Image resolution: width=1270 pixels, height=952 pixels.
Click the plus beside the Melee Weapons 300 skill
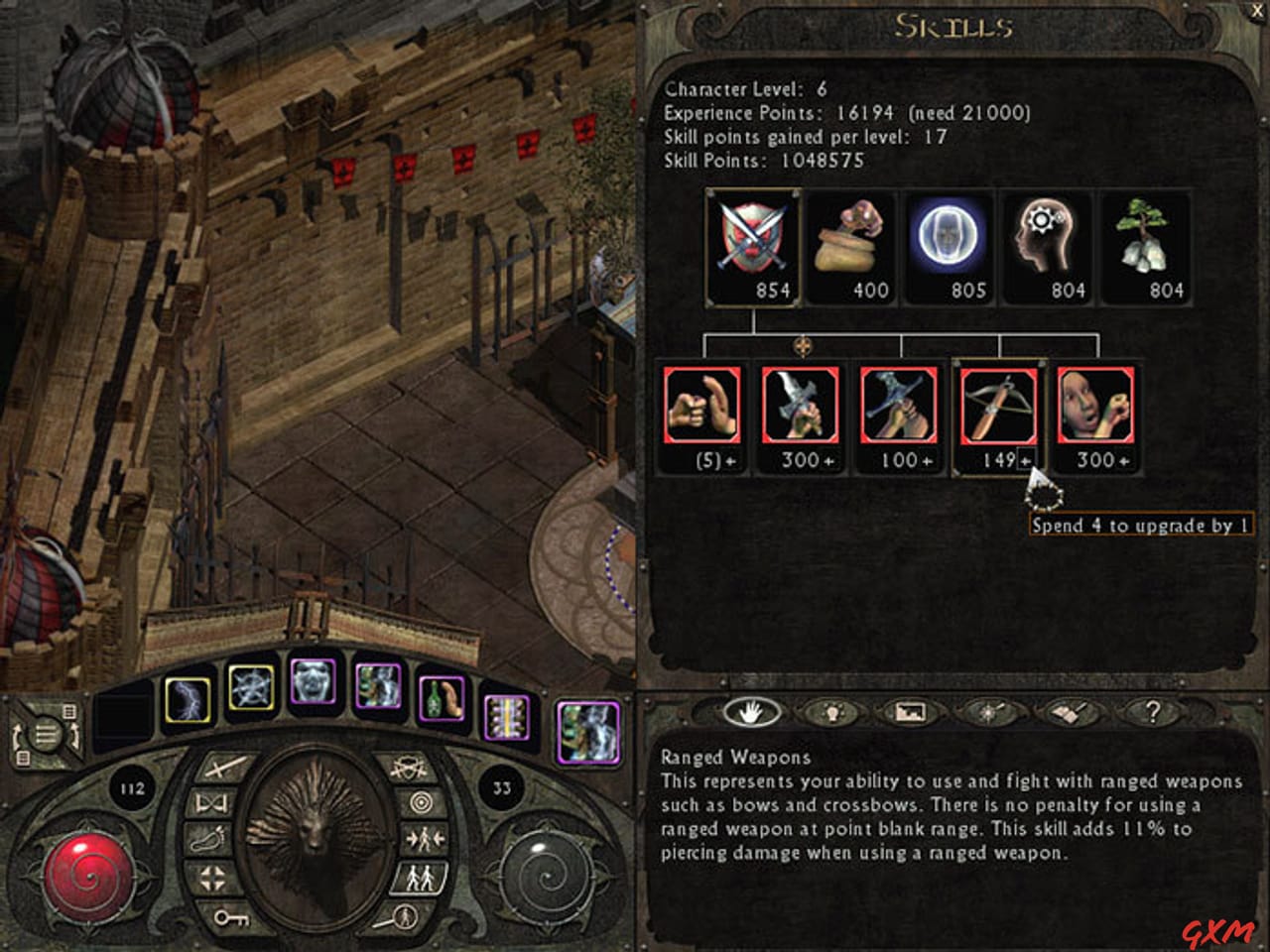pos(831,459)
